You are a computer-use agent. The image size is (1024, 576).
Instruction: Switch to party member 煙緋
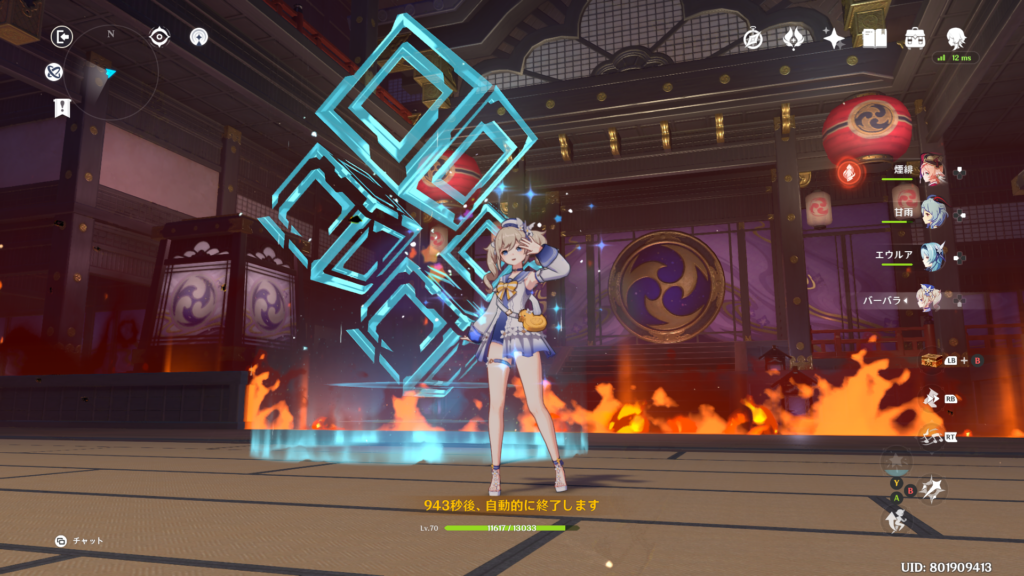(932, 170)
